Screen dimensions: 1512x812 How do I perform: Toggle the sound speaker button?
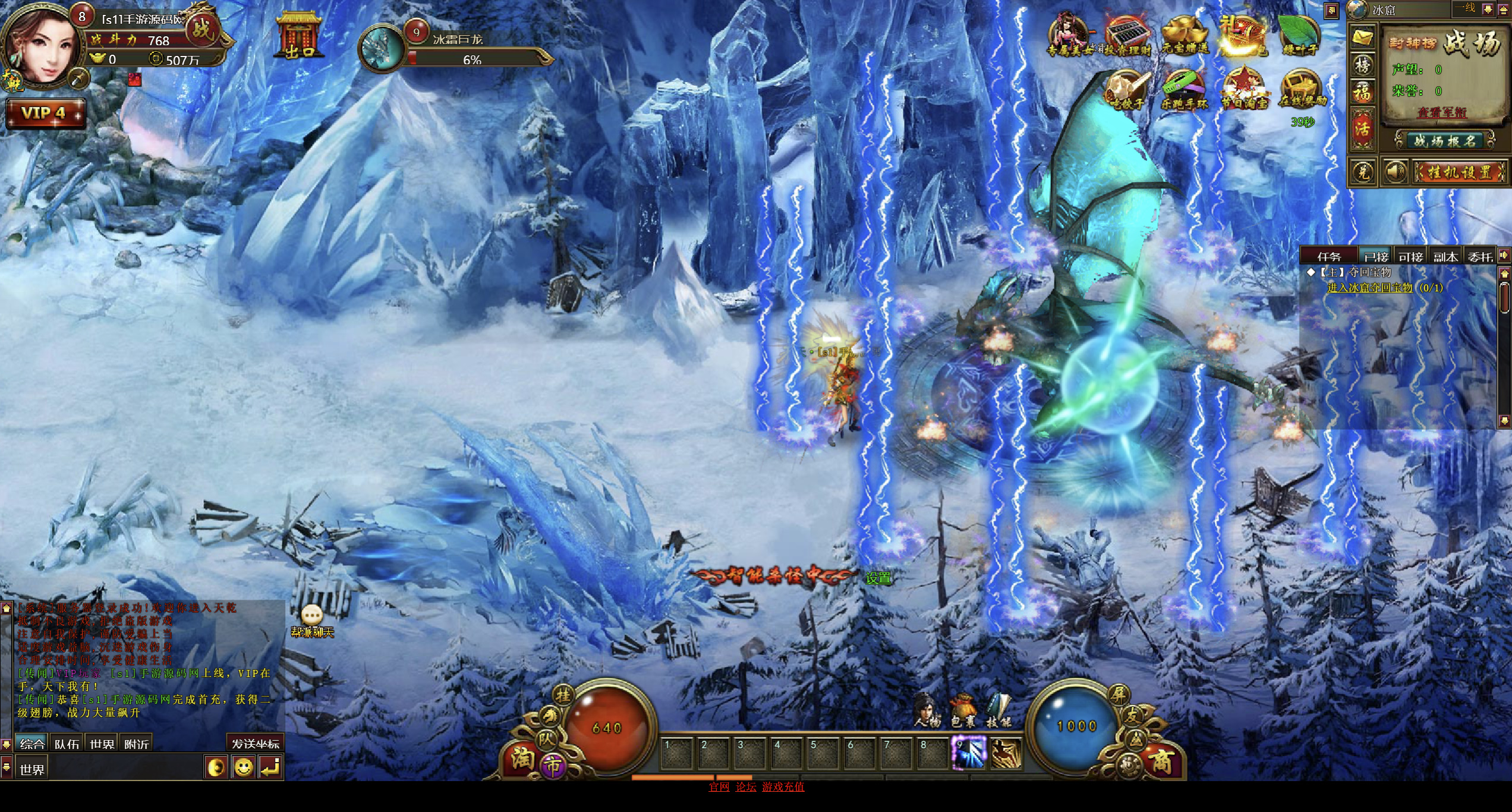pos(1394,172)
